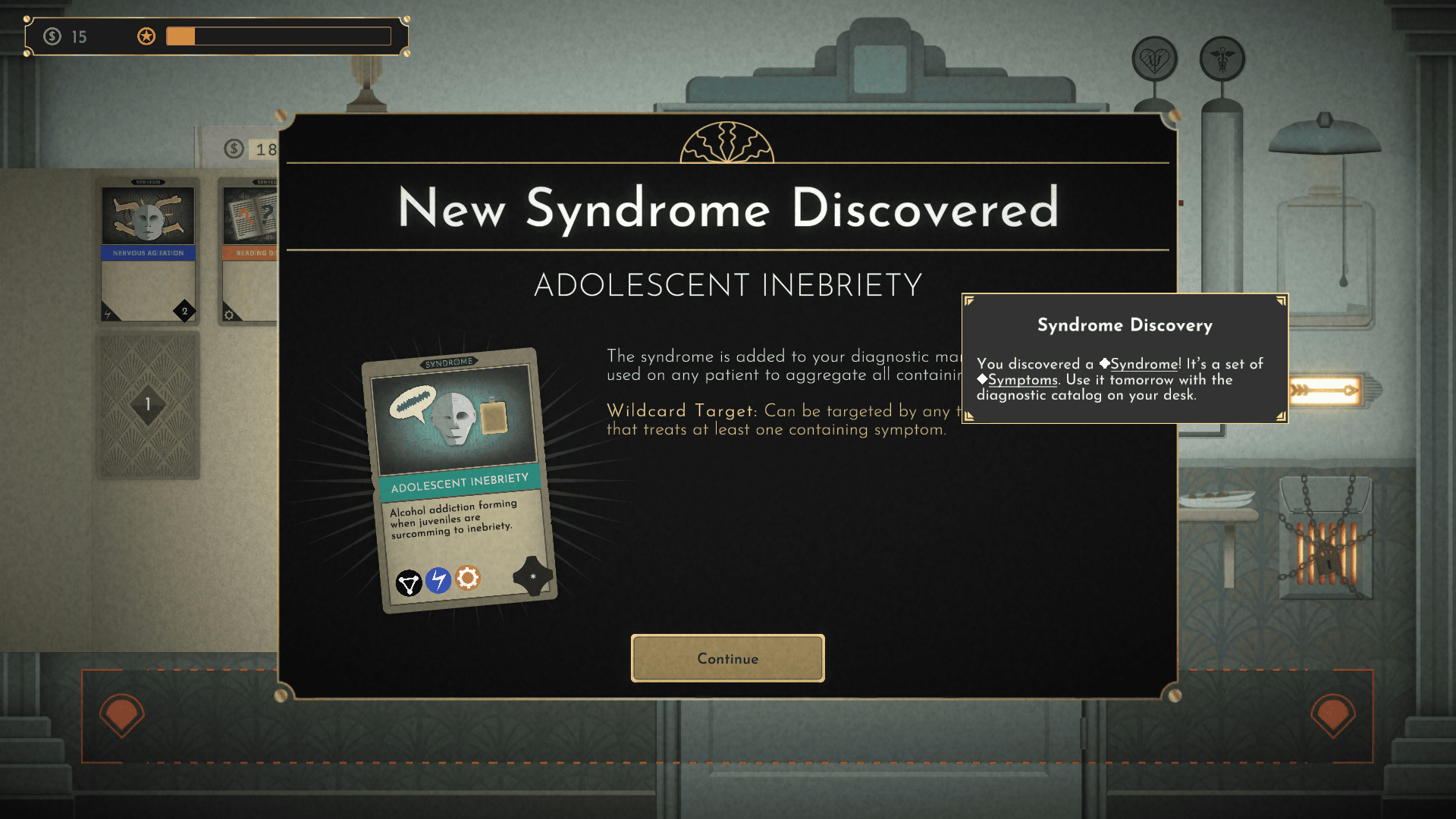Select the orange gear symptom icon
Image resolution: width=1456 pixels, height=819 pixels.
(468, 578)
